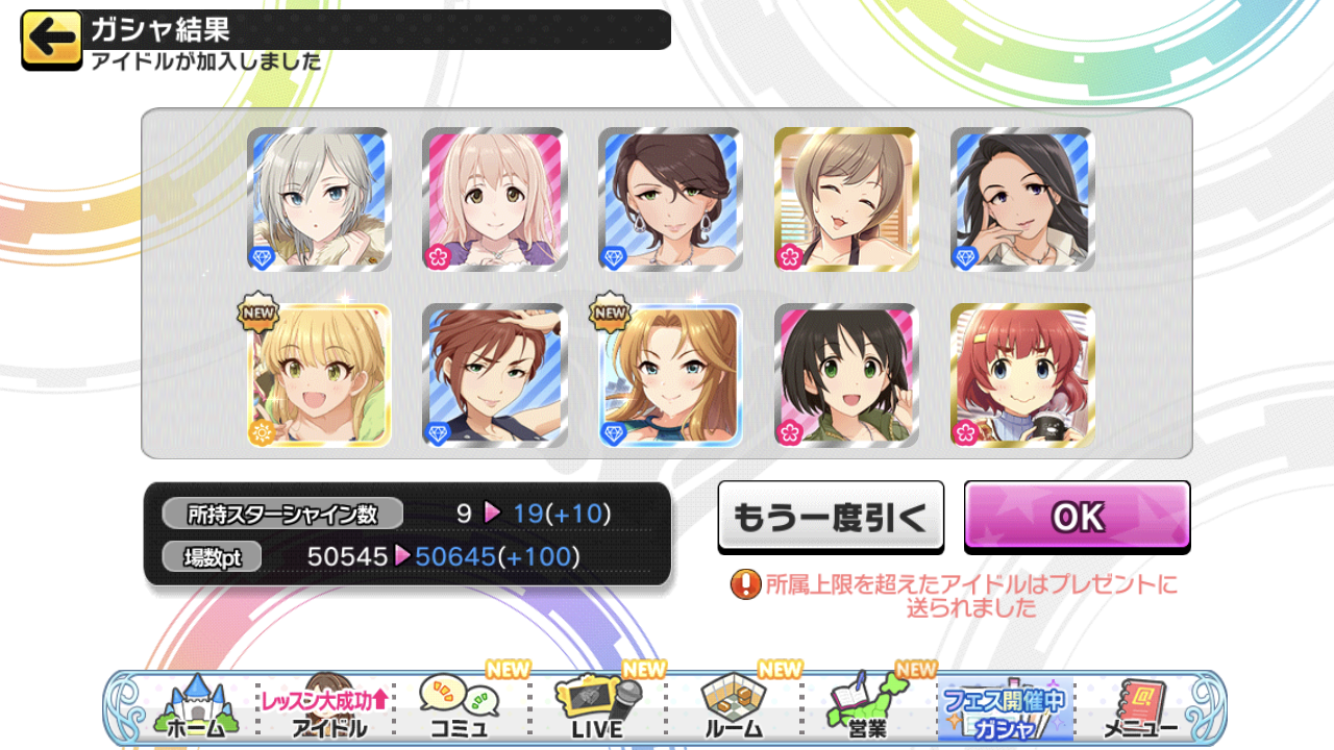Viewport: 1334px width, 750px height.
Task: Confirm results with the pink OK button
Action: pos(1077,516)
